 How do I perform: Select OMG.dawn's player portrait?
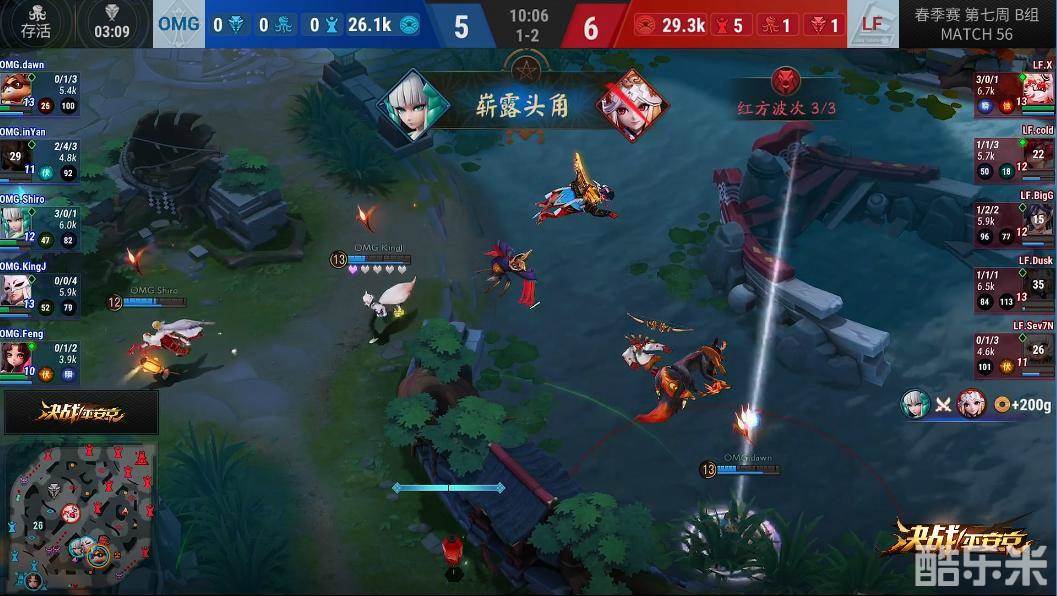pyautogui.click(x=15, y=89)
